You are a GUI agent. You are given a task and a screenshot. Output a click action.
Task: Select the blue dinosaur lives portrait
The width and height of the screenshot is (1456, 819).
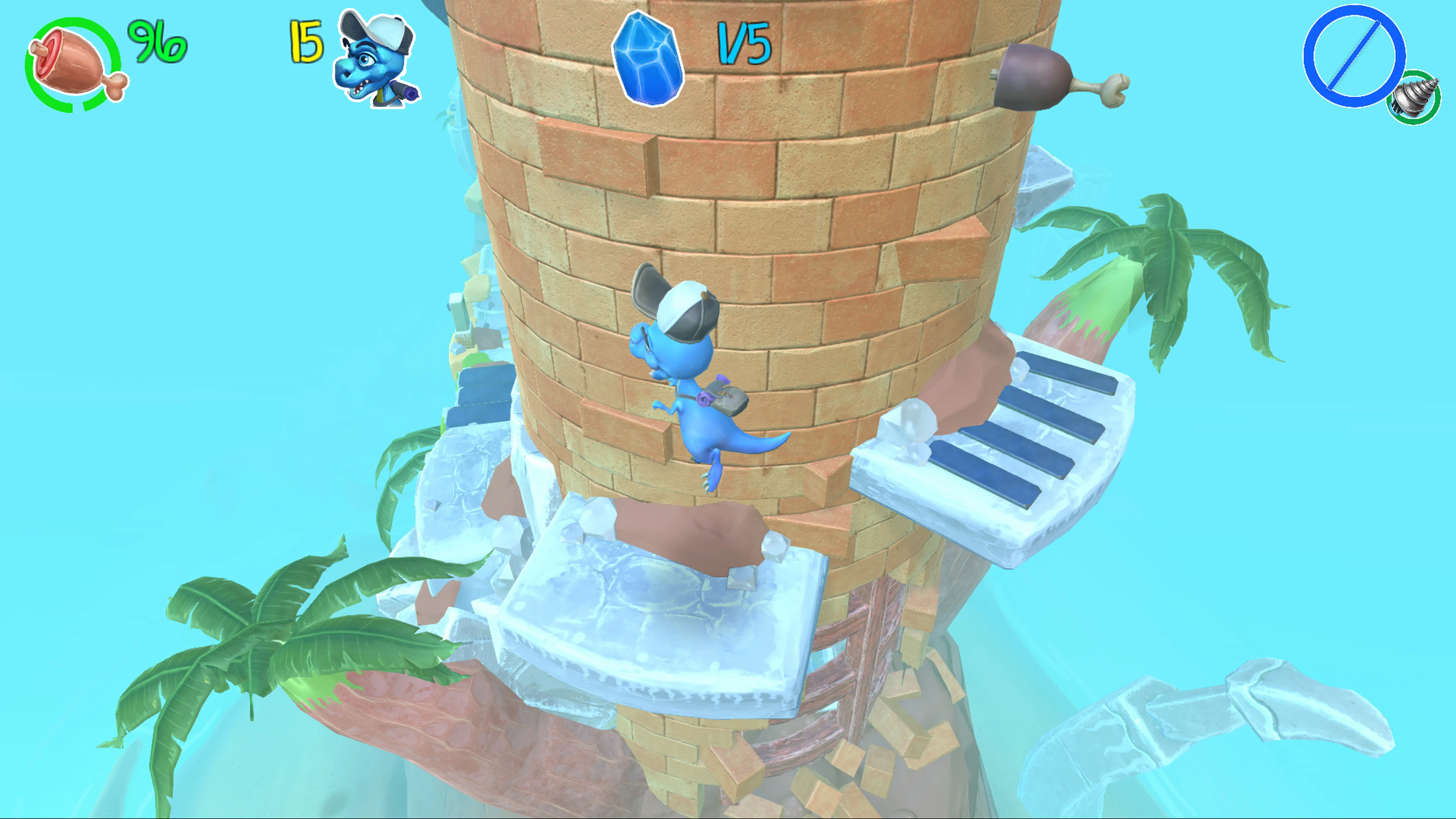(x=375, y=59)
